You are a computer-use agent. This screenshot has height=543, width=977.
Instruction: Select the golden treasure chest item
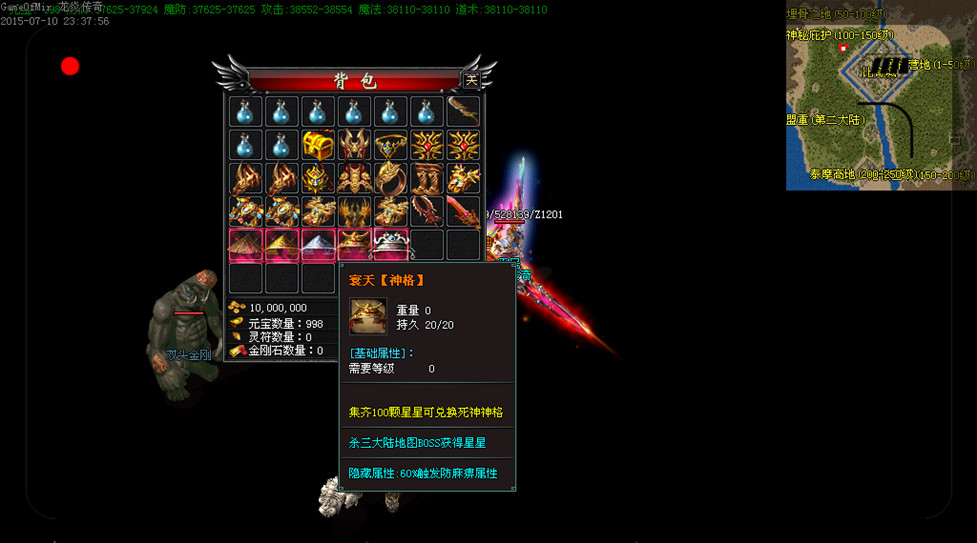[x=318, y=144]
